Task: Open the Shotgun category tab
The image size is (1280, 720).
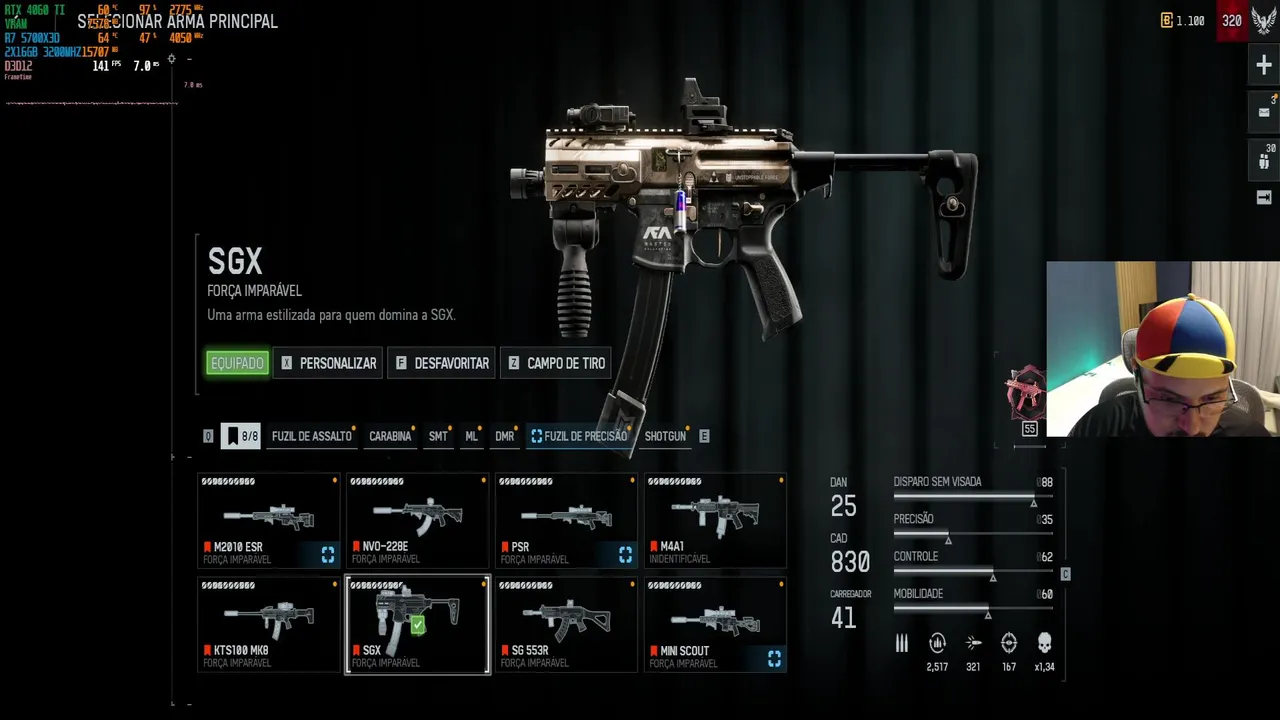Action: click(665, 436)
